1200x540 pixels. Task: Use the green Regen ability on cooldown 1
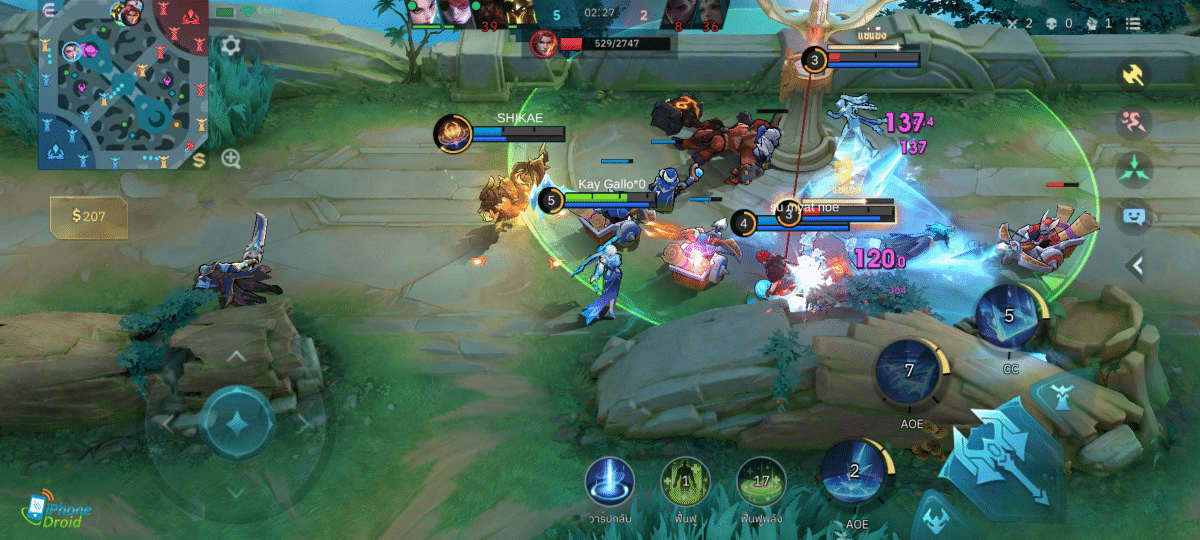(685, 483)
